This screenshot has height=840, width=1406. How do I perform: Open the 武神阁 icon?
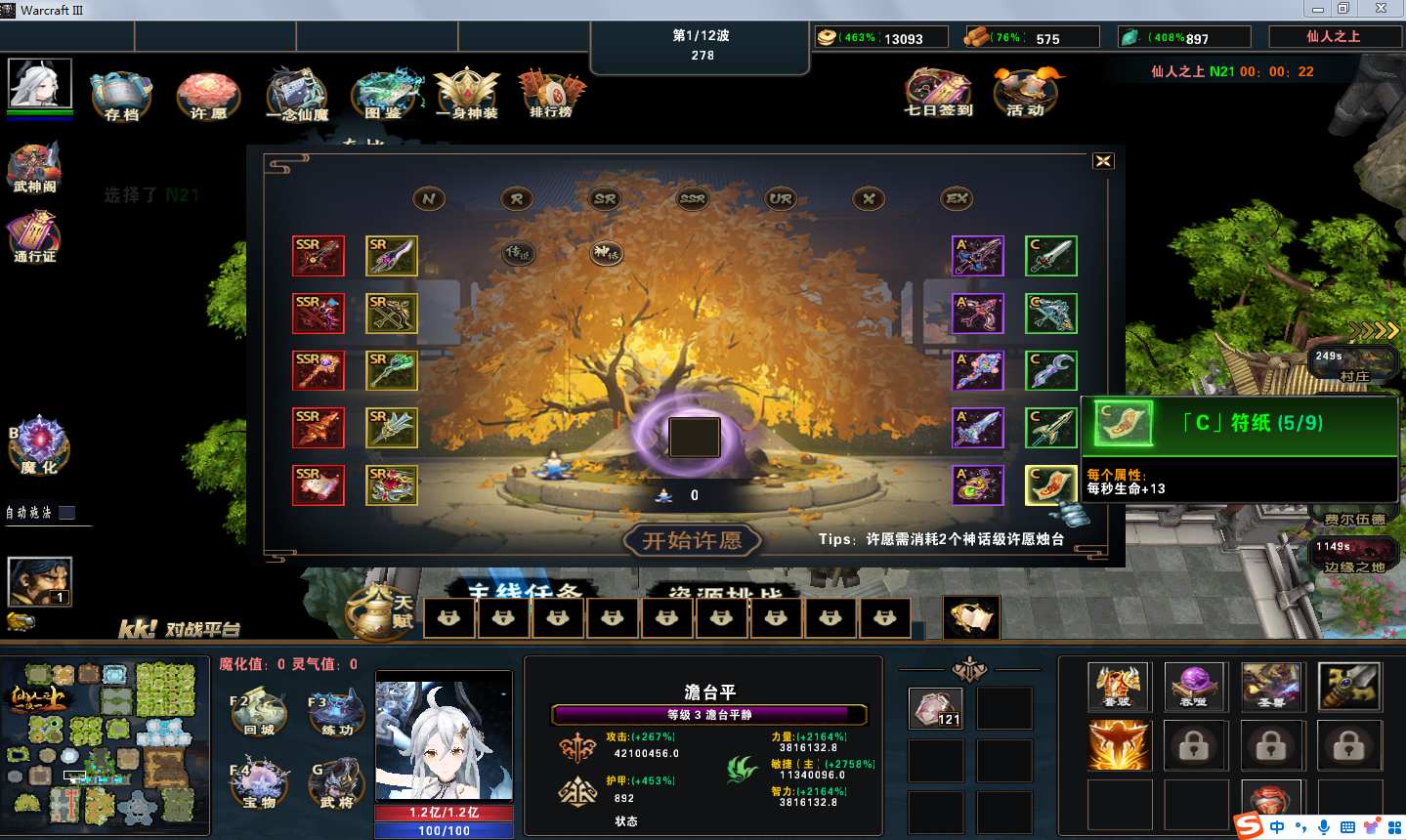click(x=35, y=167)
